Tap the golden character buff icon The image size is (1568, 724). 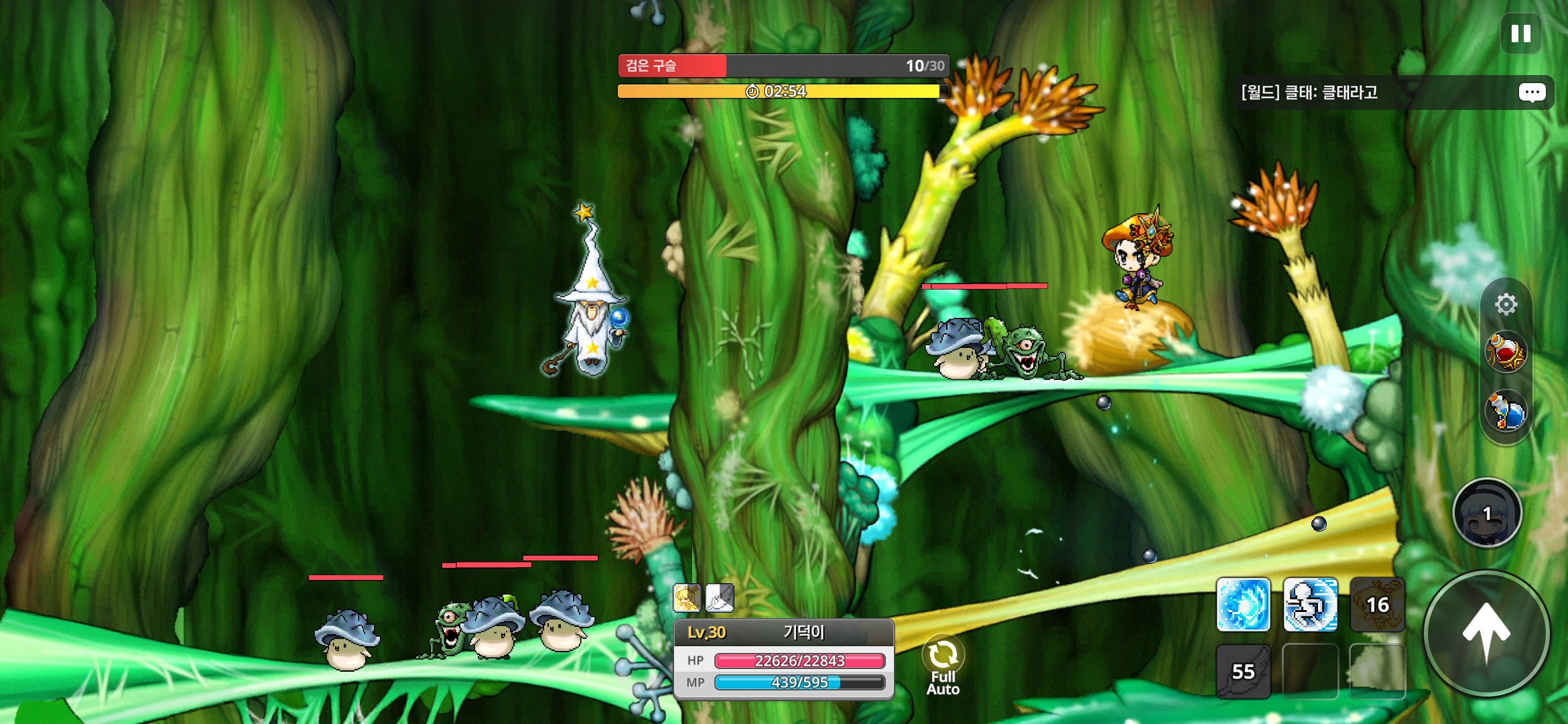coord(687,598)
